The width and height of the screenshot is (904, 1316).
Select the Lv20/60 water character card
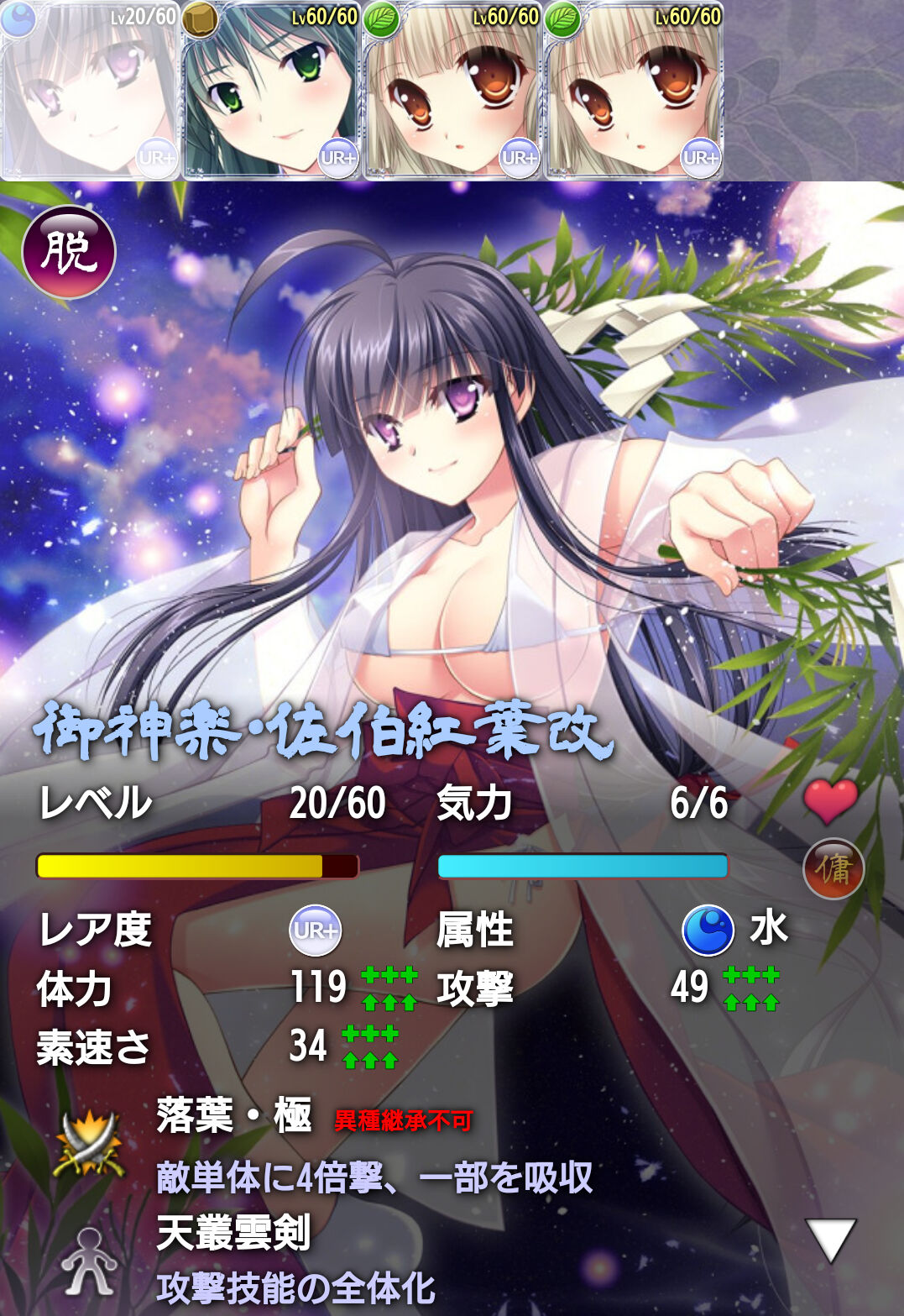pos(90,91)
